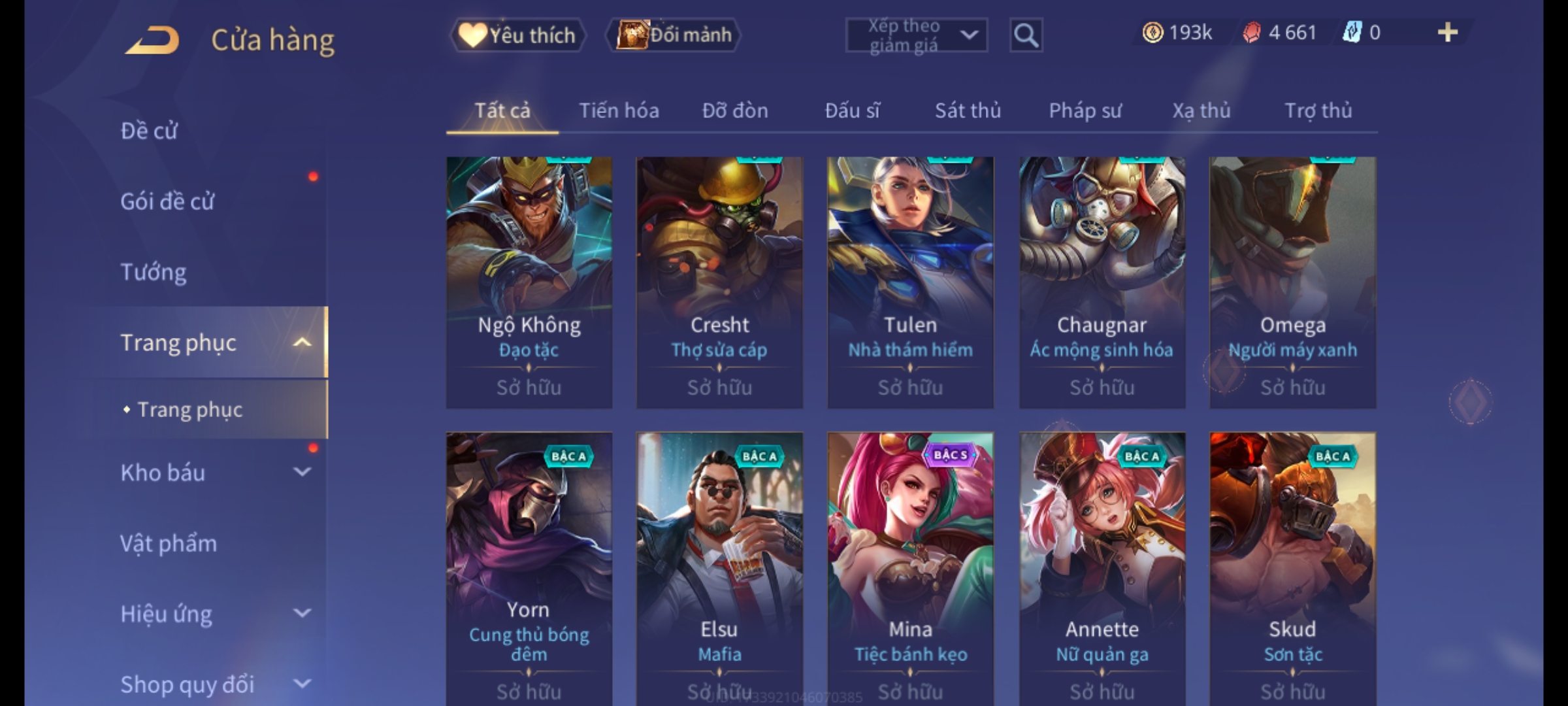Select the Sát thủ category tab

click(968, 110)
